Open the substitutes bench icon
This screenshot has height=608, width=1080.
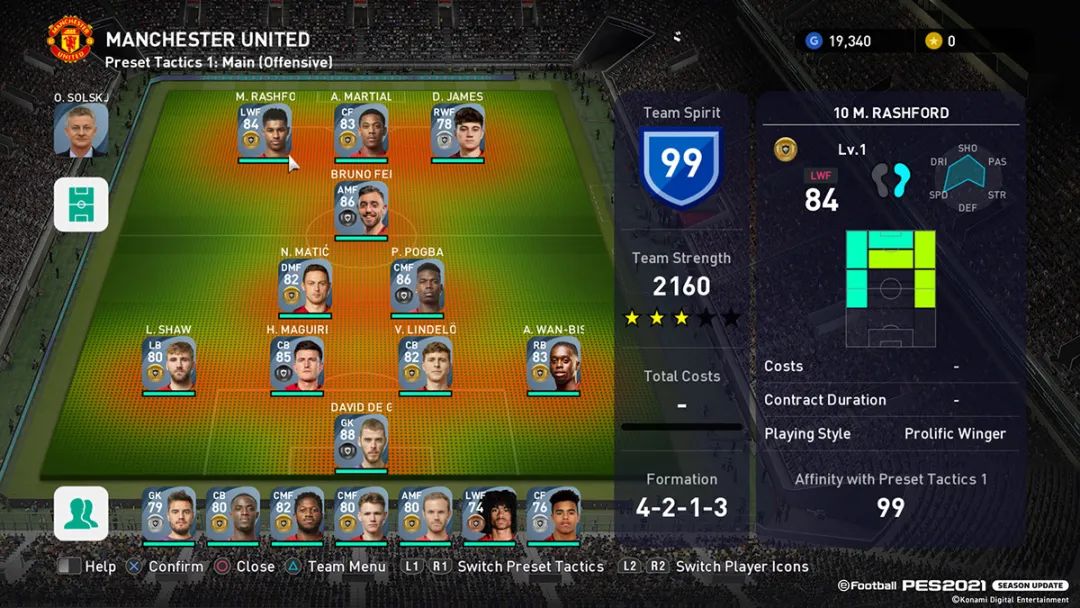coord(81,513)
